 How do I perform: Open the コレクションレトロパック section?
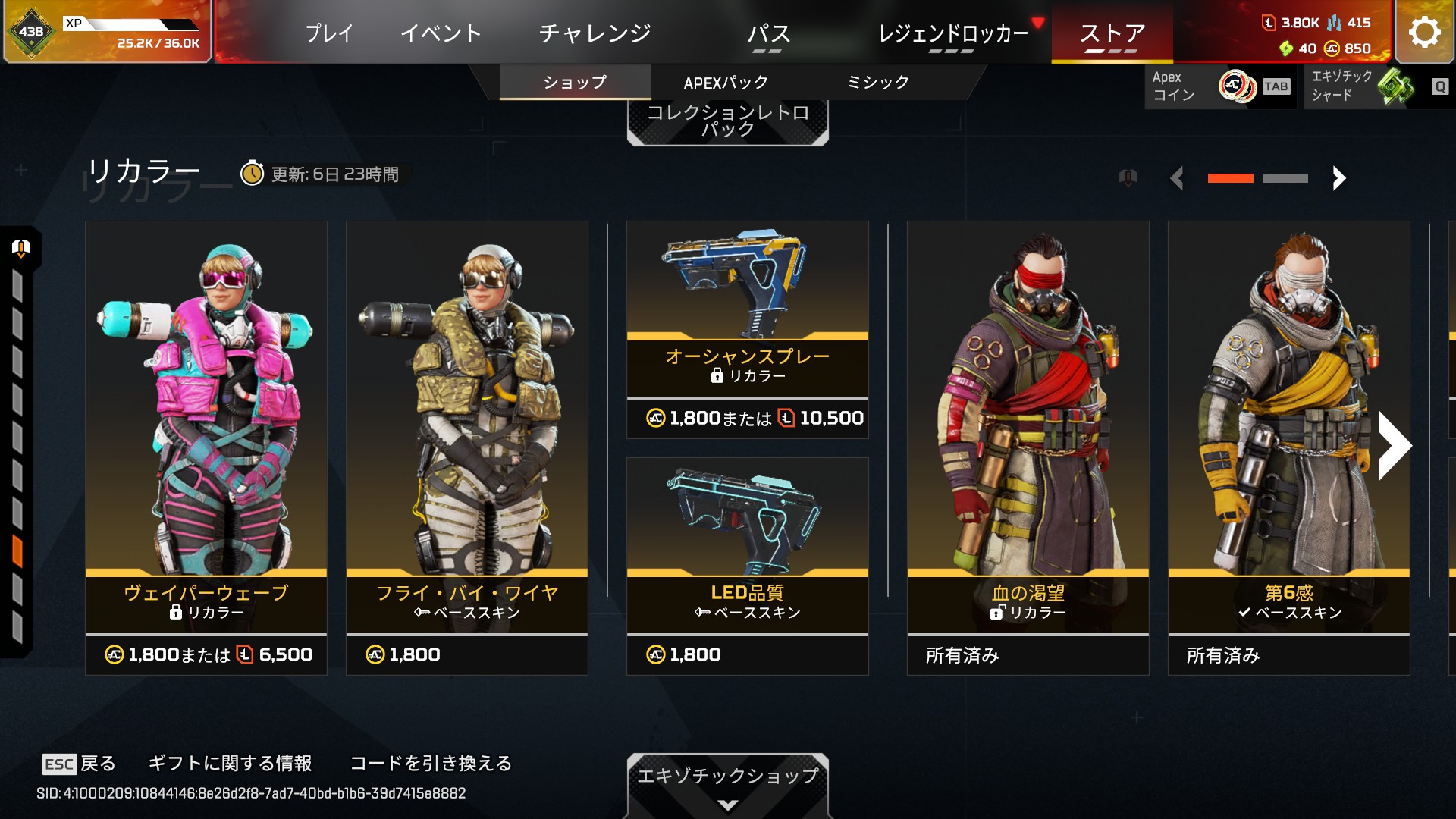pyautogui.click(x=727, y=121)
